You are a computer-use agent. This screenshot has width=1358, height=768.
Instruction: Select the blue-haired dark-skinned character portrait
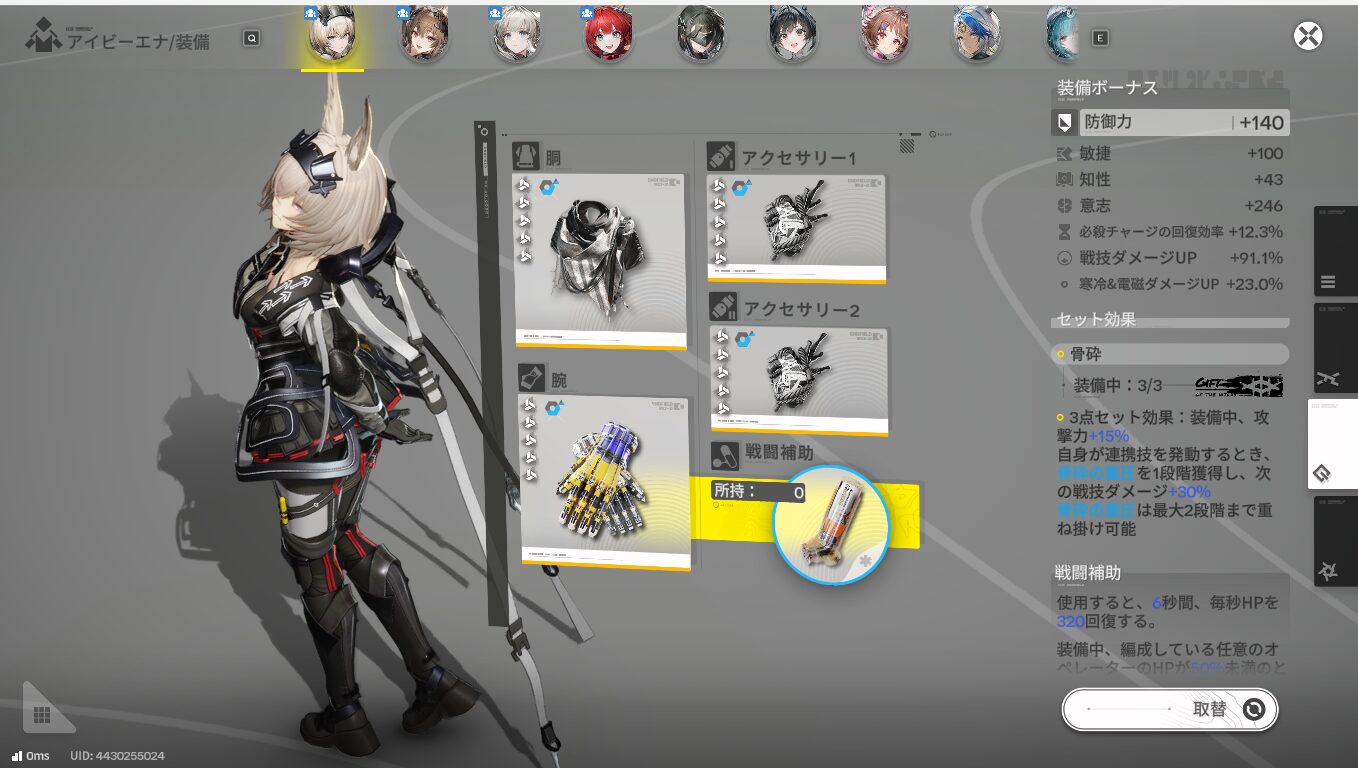pyautogui.click(x=976, y=34)
